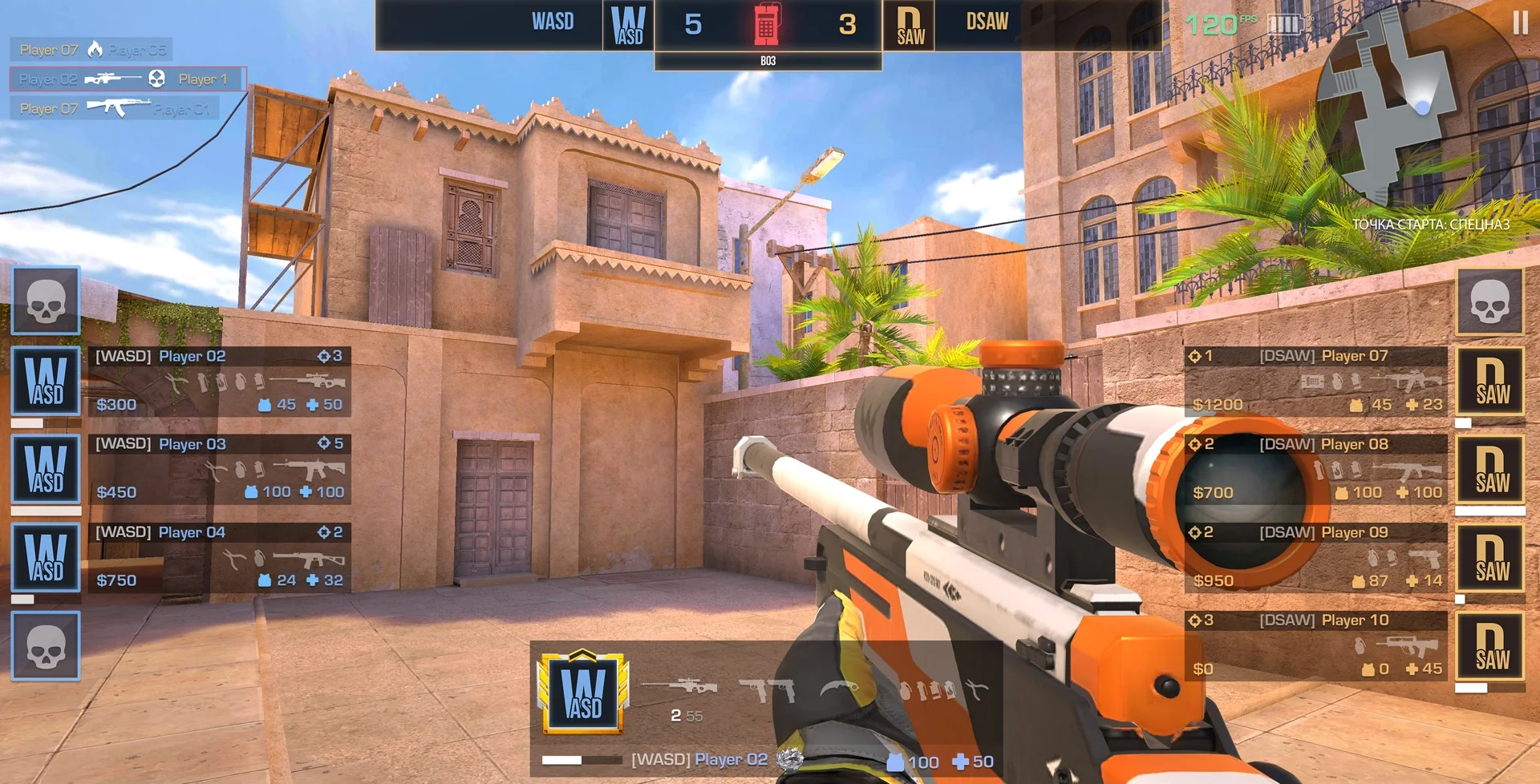The image size is (1540, 784).
Task: Equip the karambit knife slot
Action: coord(840,688)
